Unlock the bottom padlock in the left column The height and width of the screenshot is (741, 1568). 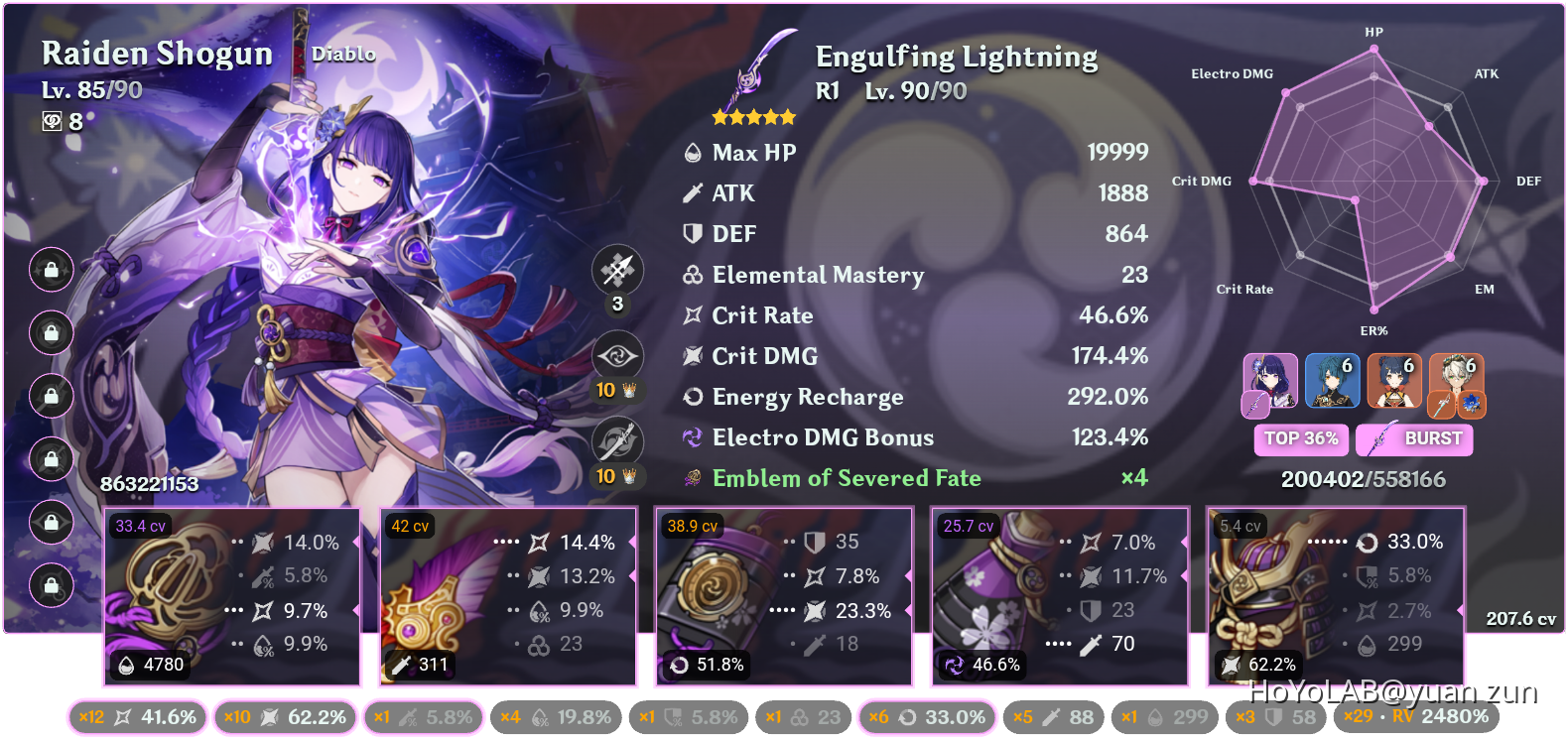coord(51,586)
